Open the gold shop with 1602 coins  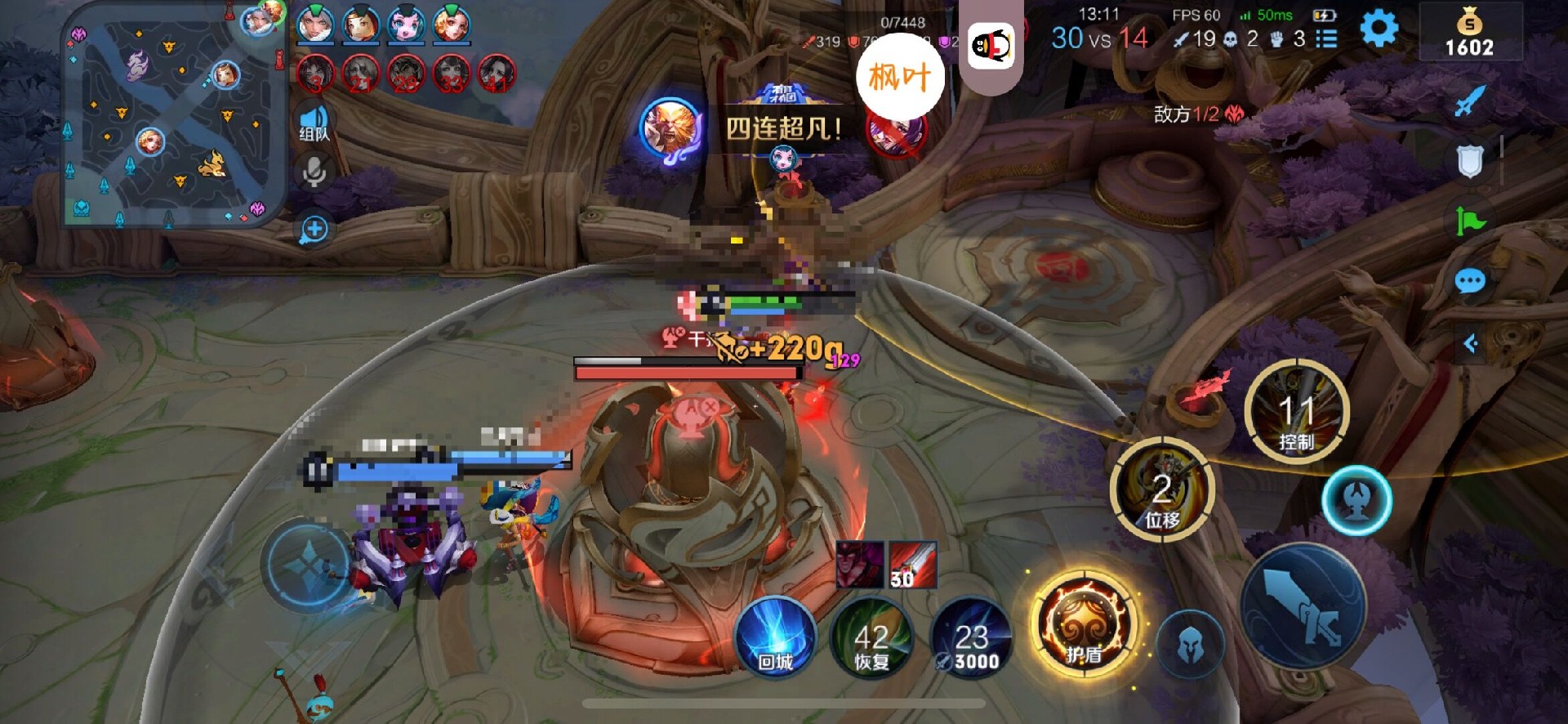1470,33
